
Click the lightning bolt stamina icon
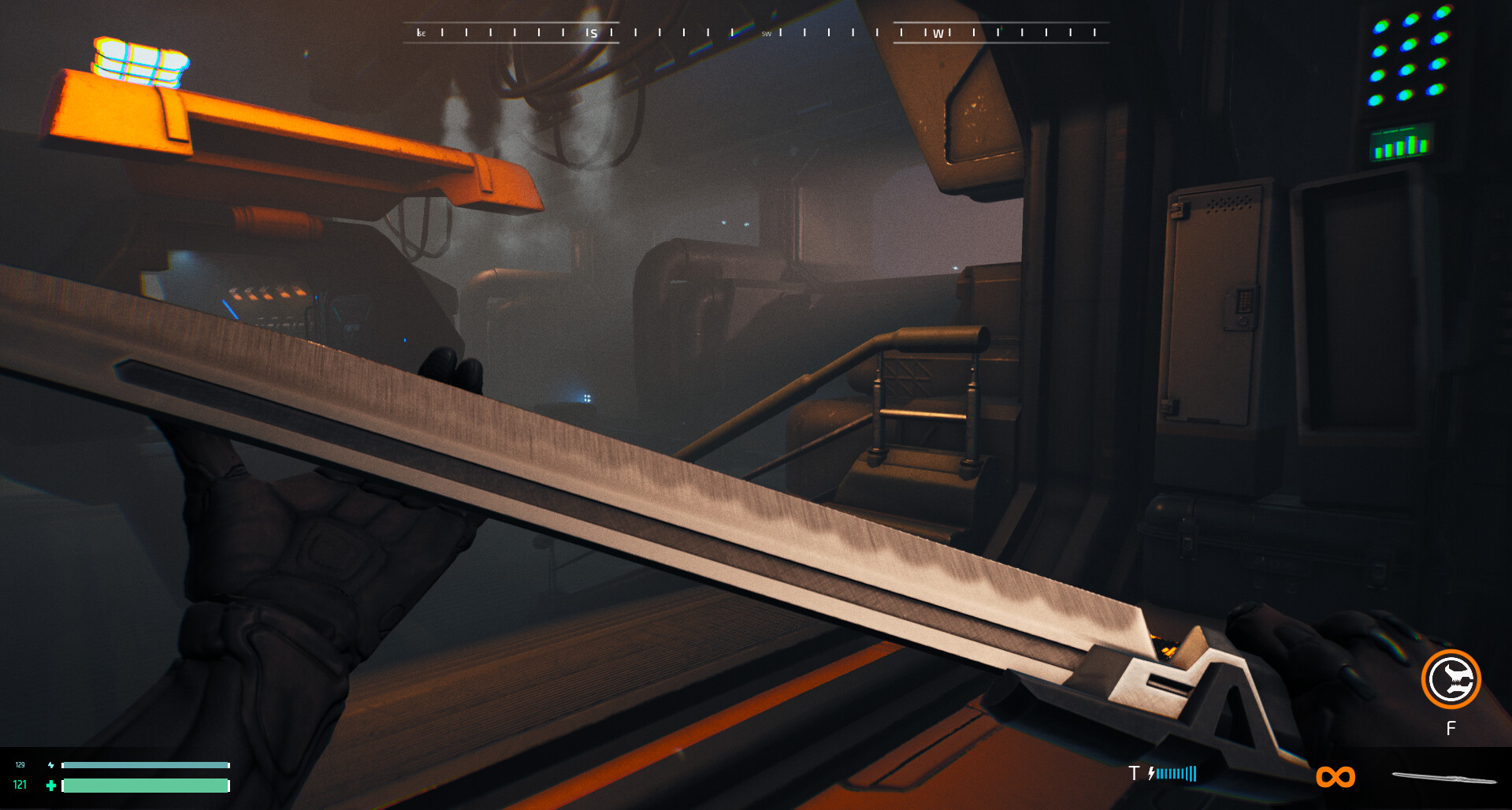click(x=50, y=764)
